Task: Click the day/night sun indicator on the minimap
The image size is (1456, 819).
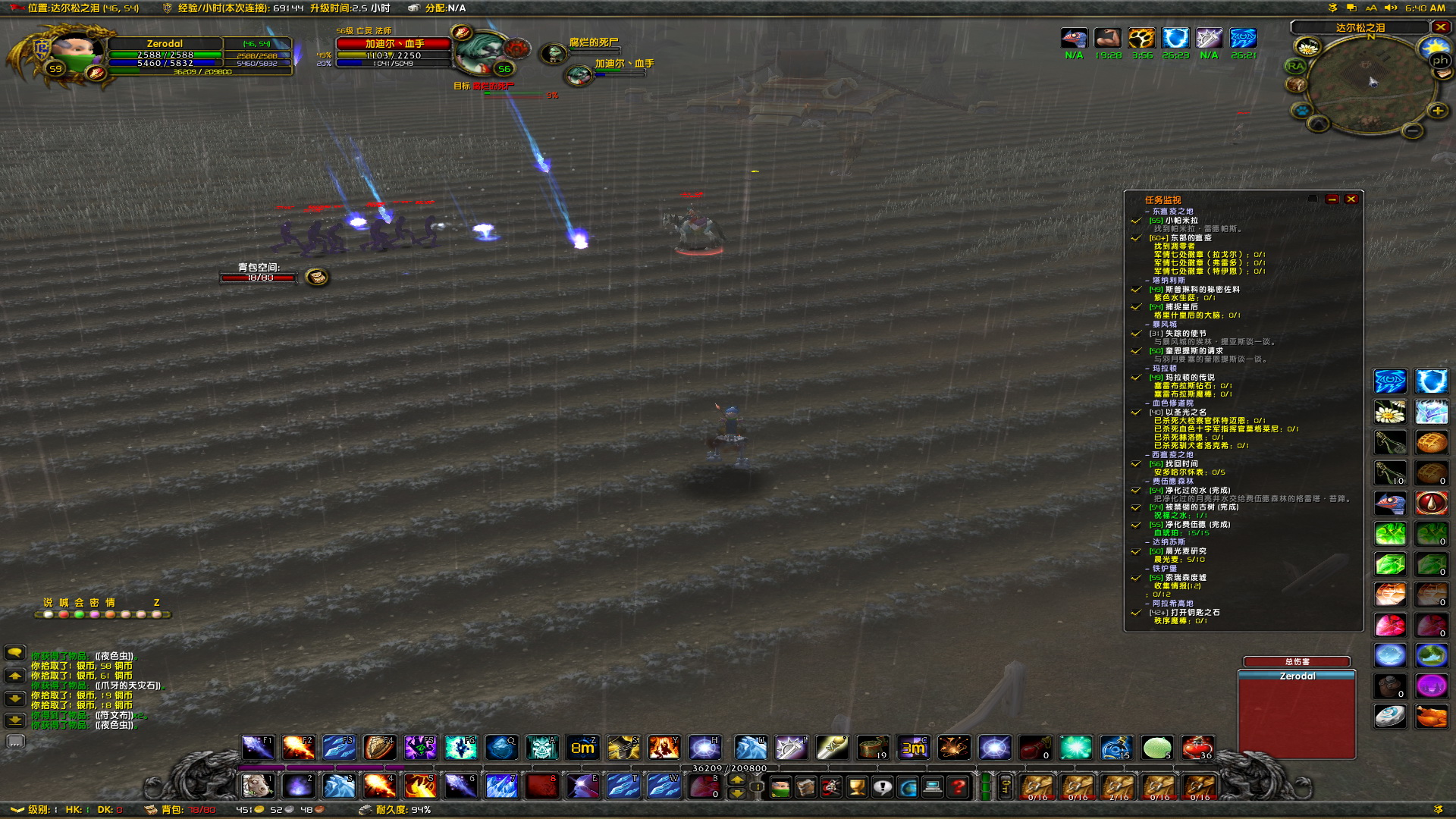Action: [1432, 47]
